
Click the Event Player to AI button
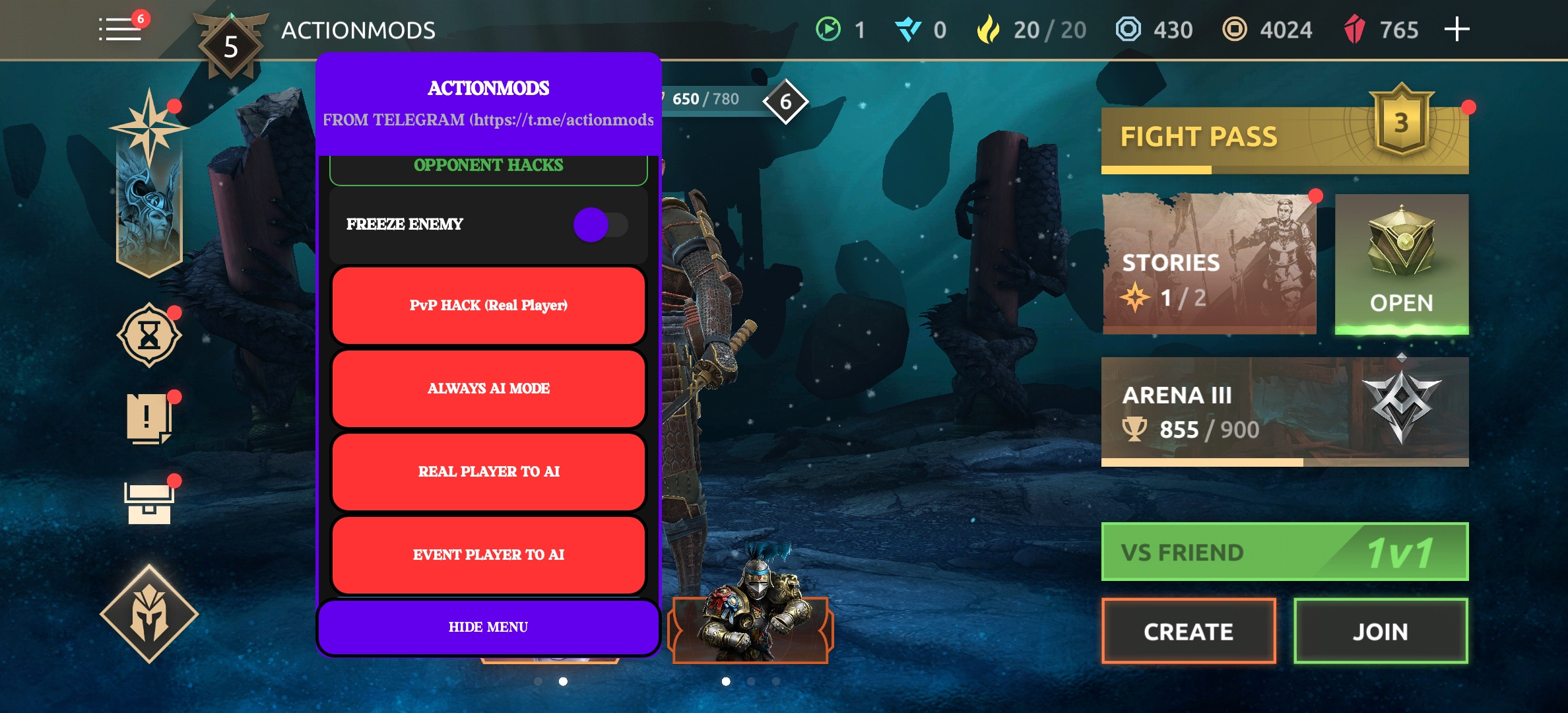[x=488, y=555]
